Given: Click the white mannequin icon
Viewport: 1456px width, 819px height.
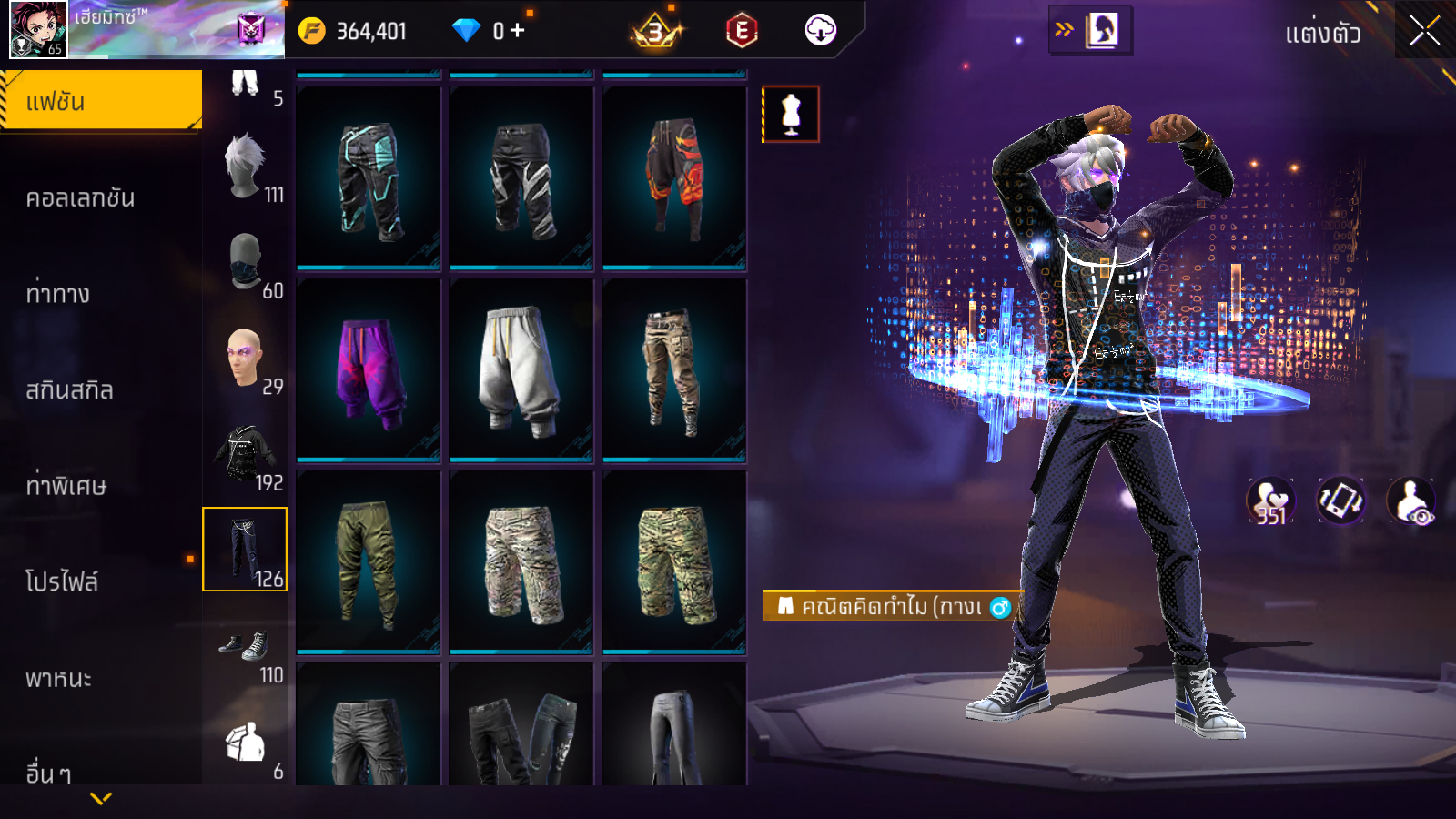Looking at the screenshot, I should [791, 115].
